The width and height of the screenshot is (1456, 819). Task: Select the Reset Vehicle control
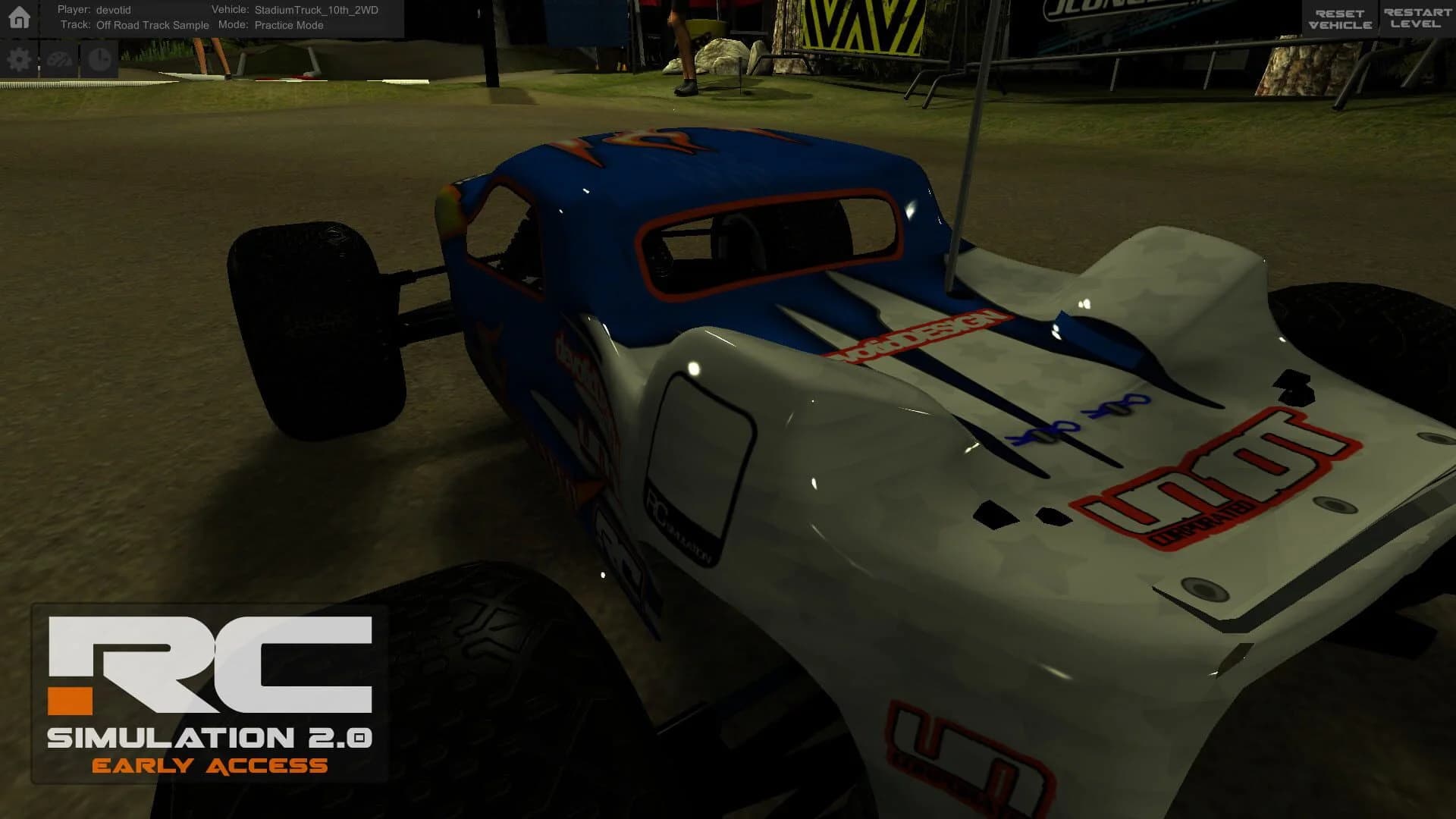coord(1341,15)
